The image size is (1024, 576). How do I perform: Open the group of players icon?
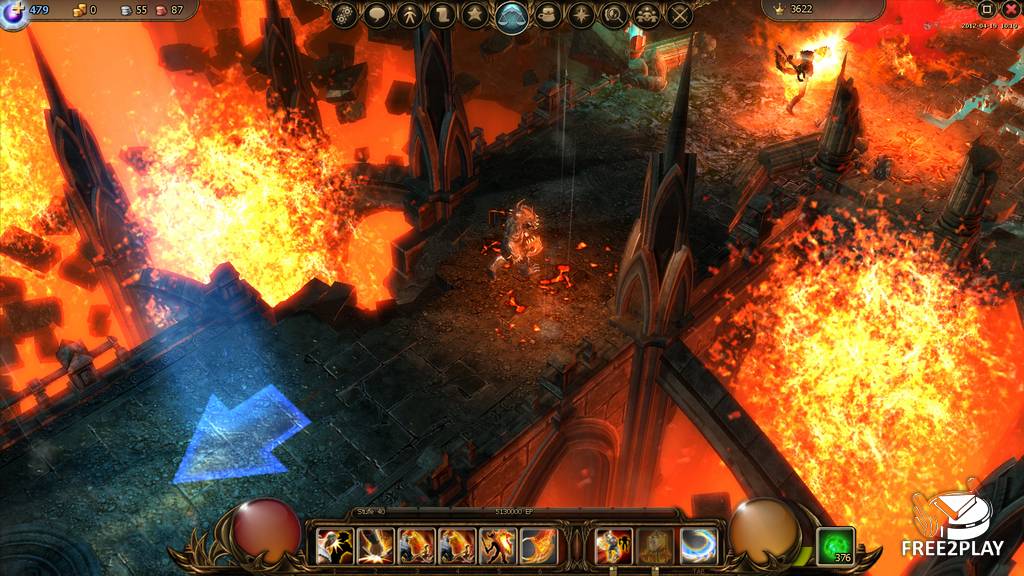[647, 15]
